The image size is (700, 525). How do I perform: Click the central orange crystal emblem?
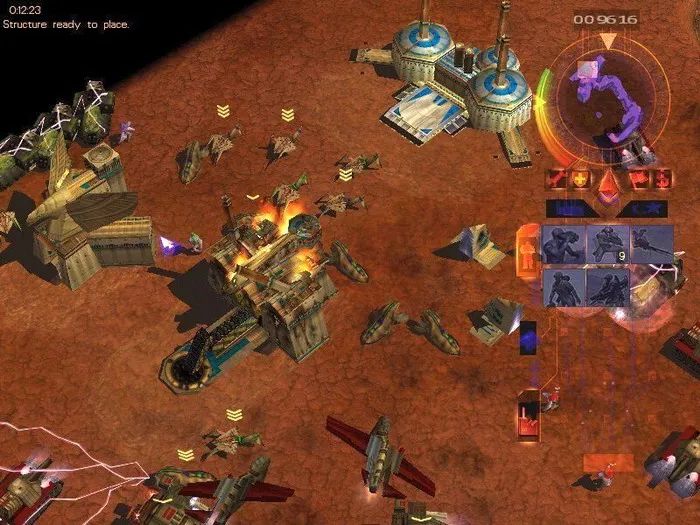click(x=607, y=185)
